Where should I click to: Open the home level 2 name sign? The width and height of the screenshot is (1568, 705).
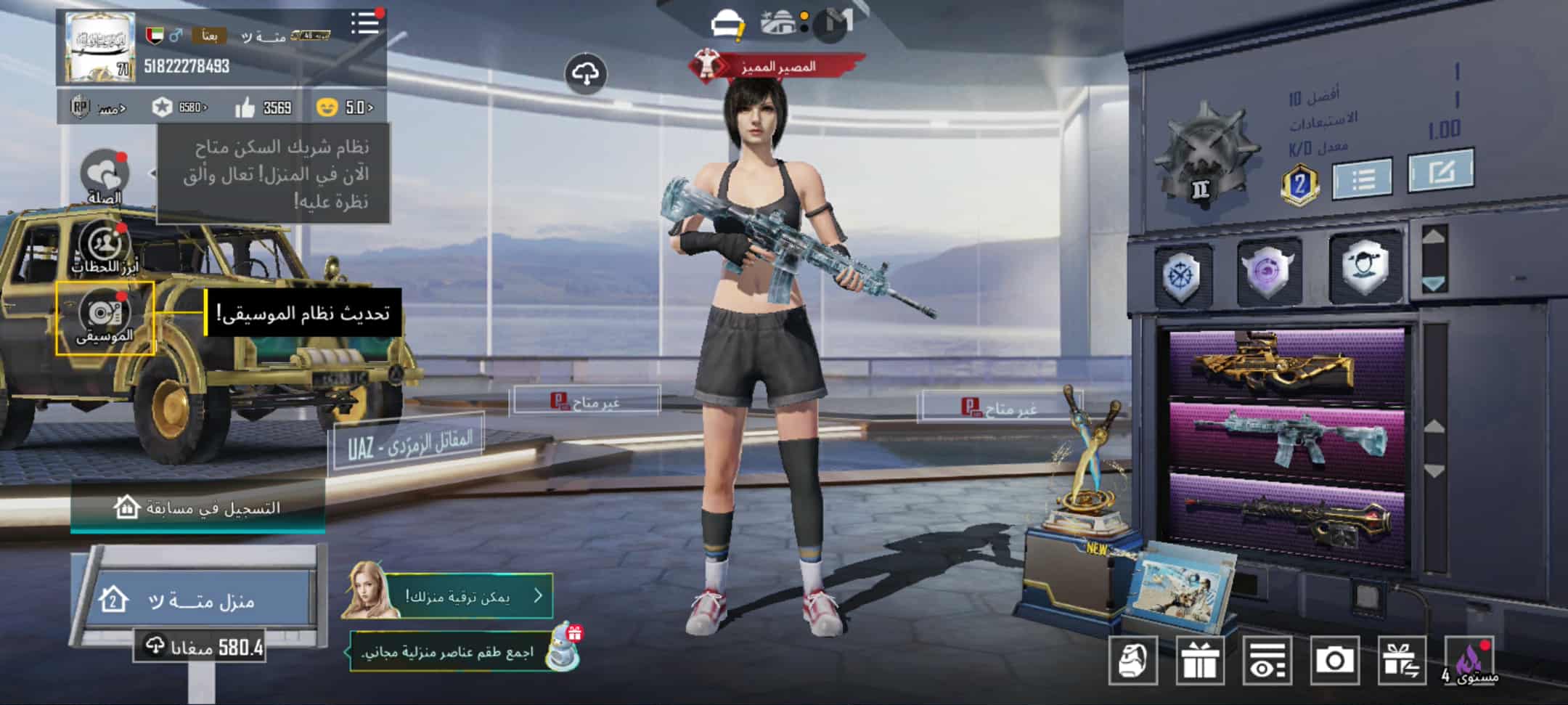tap(197, 600)
